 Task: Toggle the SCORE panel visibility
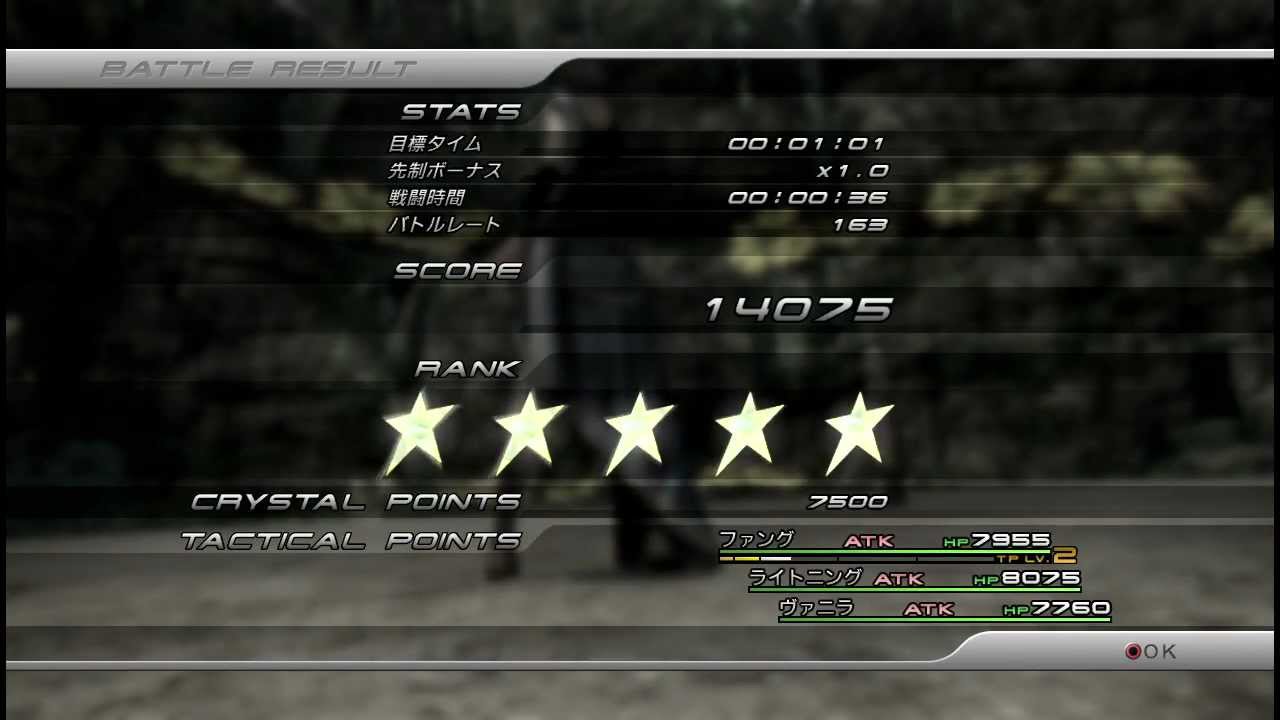click(x=458, y=269)
